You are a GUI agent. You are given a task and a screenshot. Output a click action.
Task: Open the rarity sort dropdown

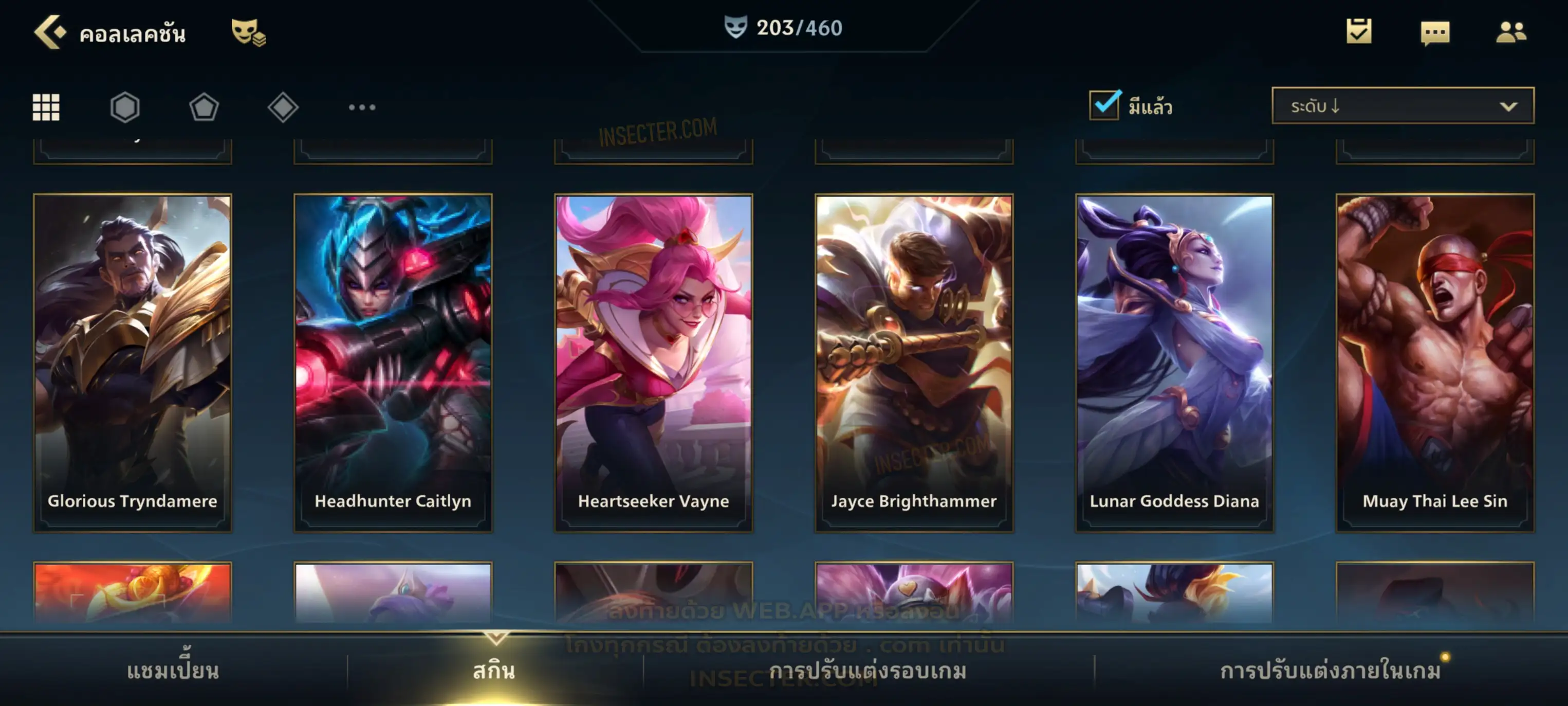(x=1403, y=106)
